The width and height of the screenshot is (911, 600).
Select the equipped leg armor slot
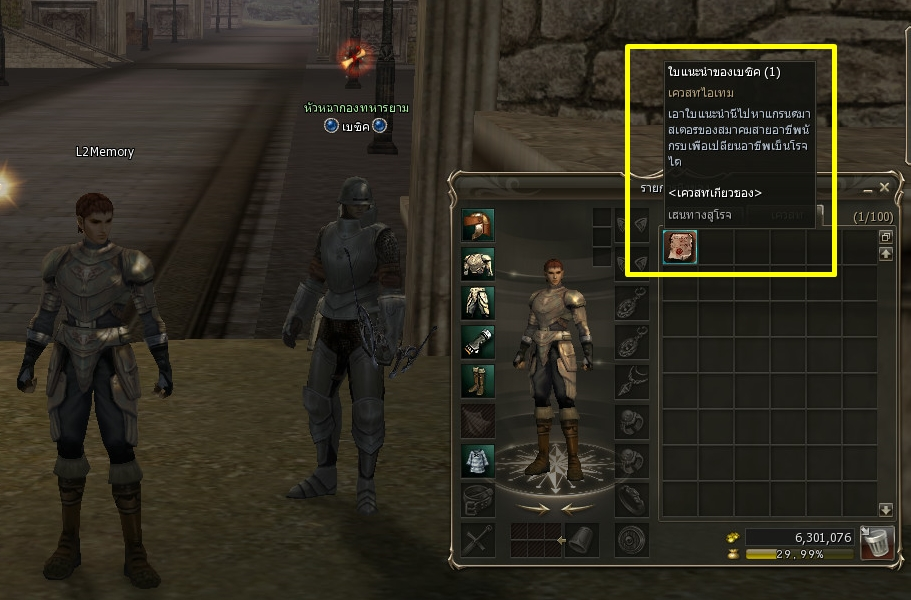[478, 303]
